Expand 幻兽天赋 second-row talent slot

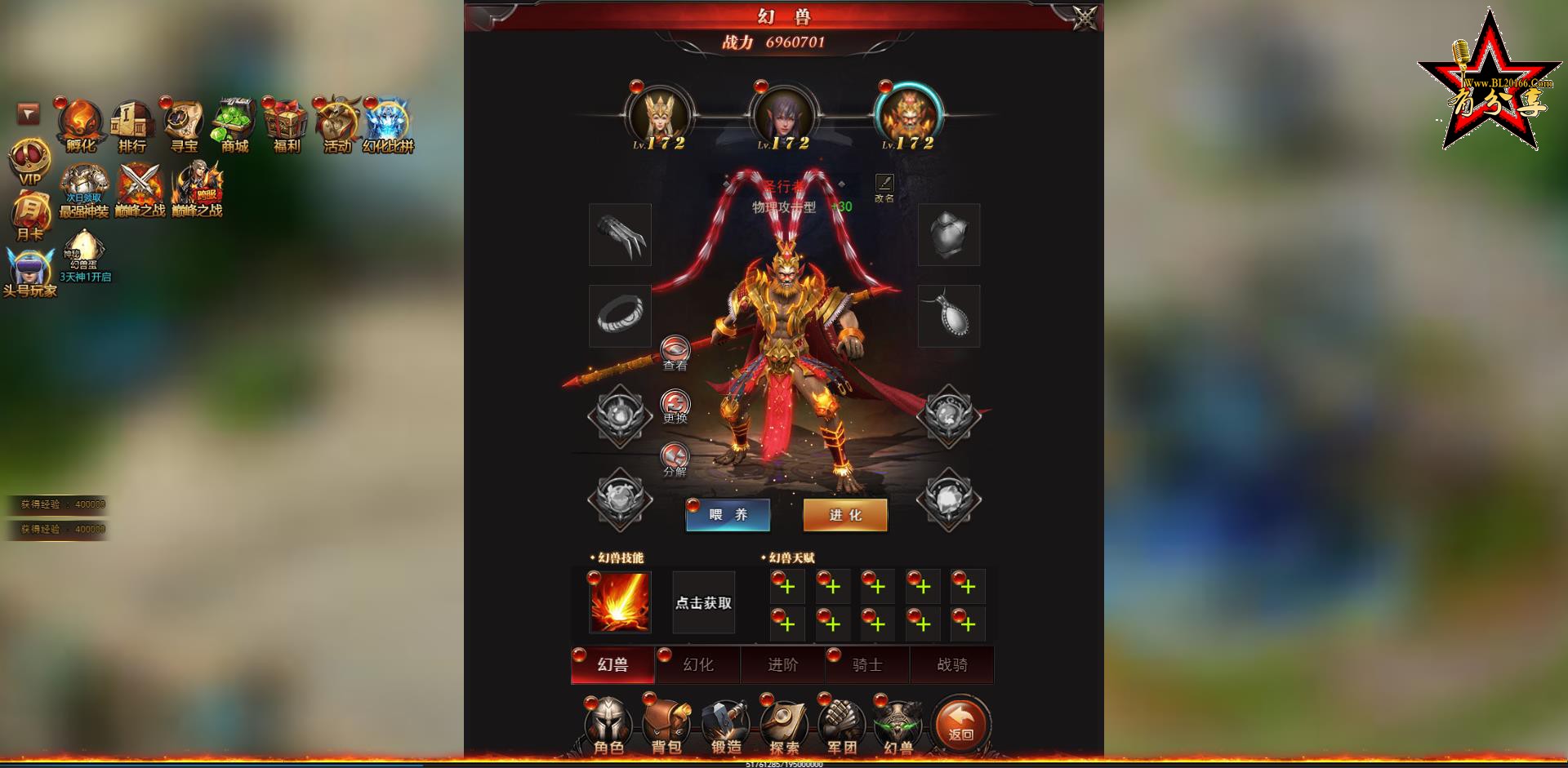pyautogui.click(x=786, y=624)
